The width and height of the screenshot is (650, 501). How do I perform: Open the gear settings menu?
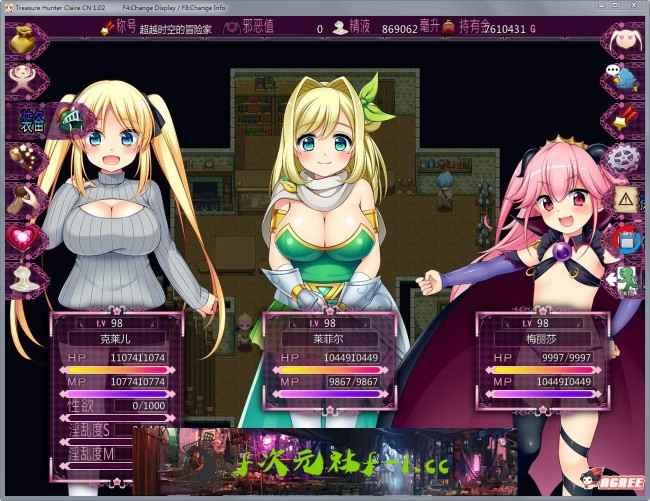pos(626,157)
